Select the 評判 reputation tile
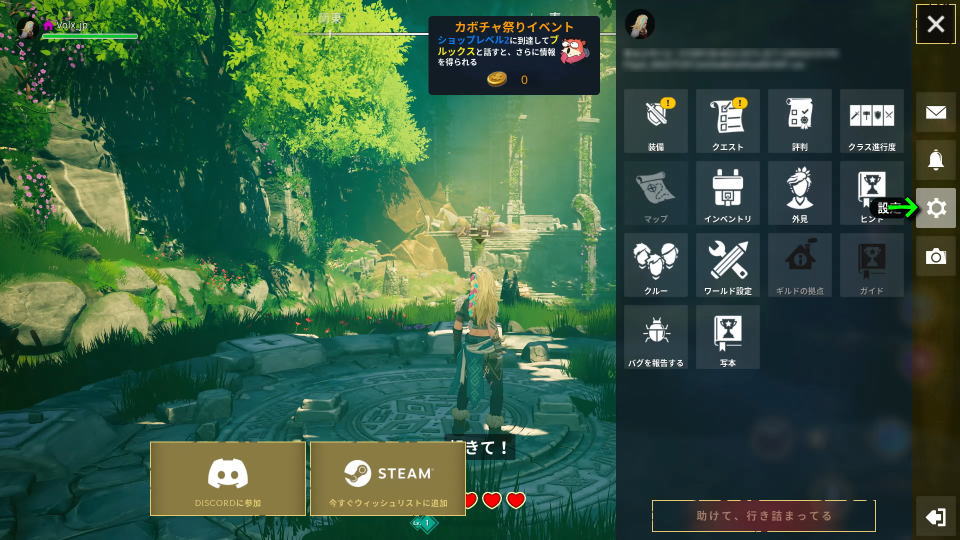 [800, 121]
